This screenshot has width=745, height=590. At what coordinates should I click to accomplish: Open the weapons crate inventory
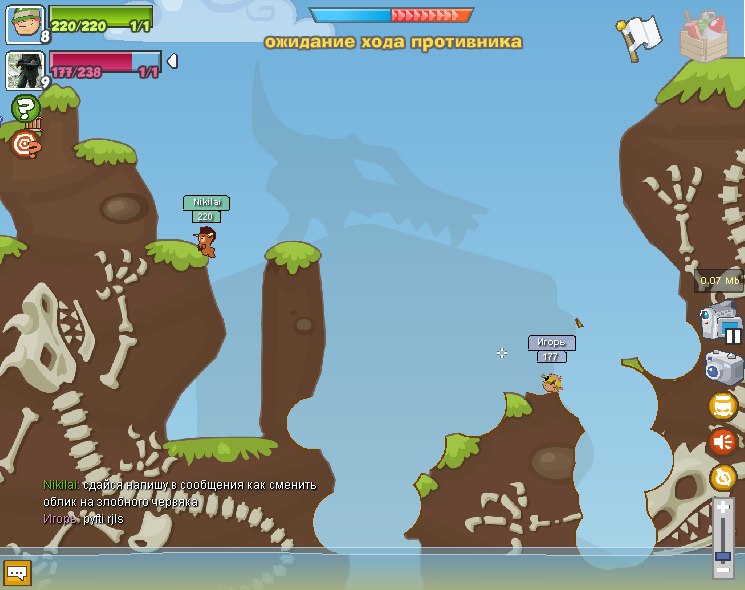click(703, 36)
